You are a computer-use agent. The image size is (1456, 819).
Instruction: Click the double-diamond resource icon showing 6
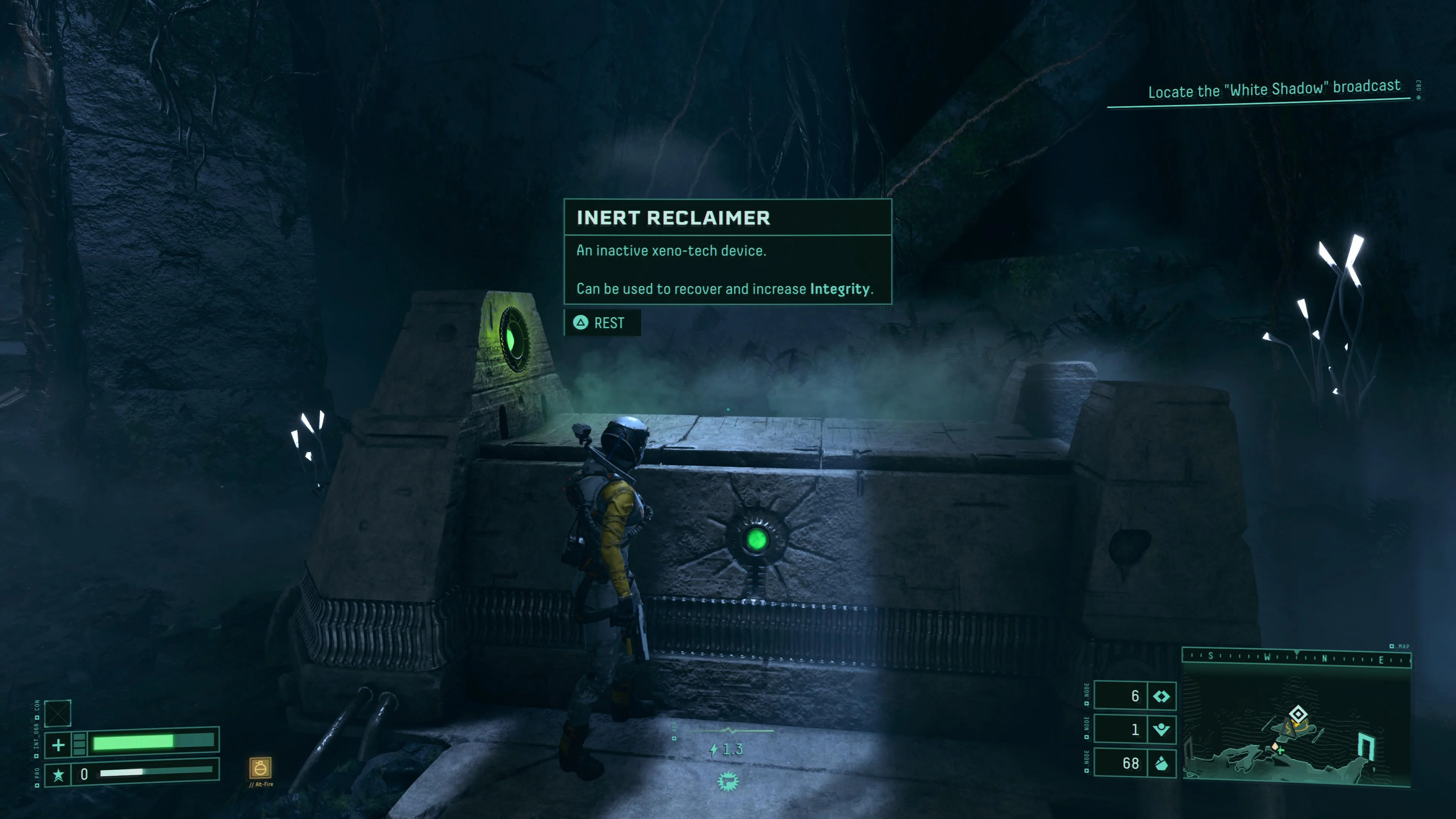1161,697
